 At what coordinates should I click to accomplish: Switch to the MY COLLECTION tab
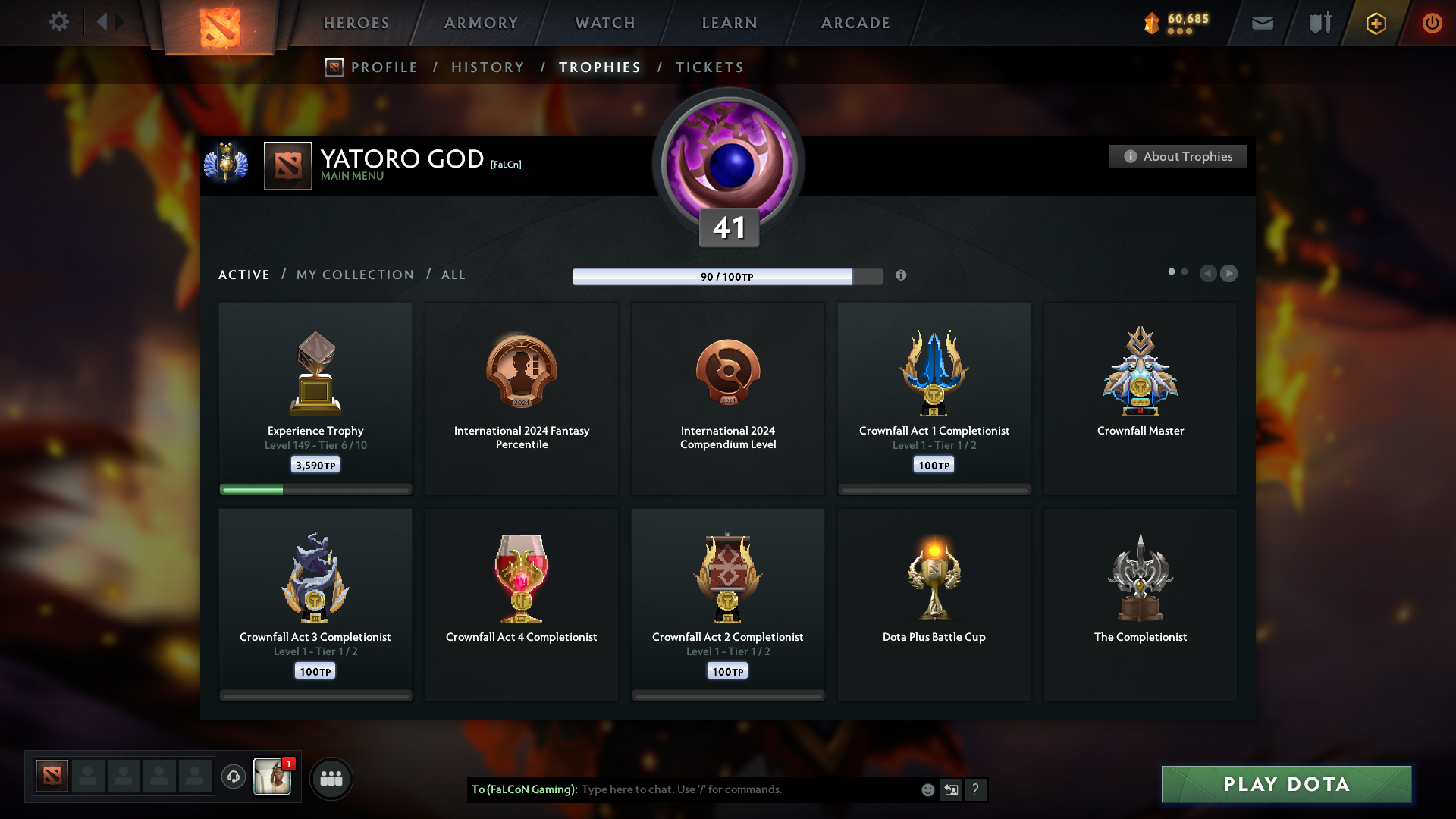tap(354, 275)
